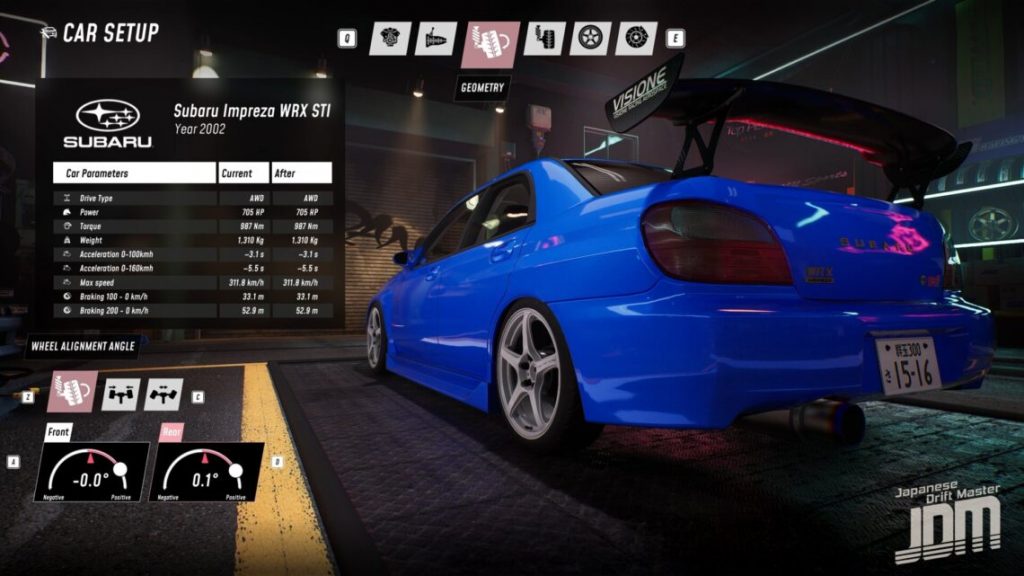Switch to the wheel rim tab
1024x576 pixels.
pyautogui.click(x=590, y=39)
